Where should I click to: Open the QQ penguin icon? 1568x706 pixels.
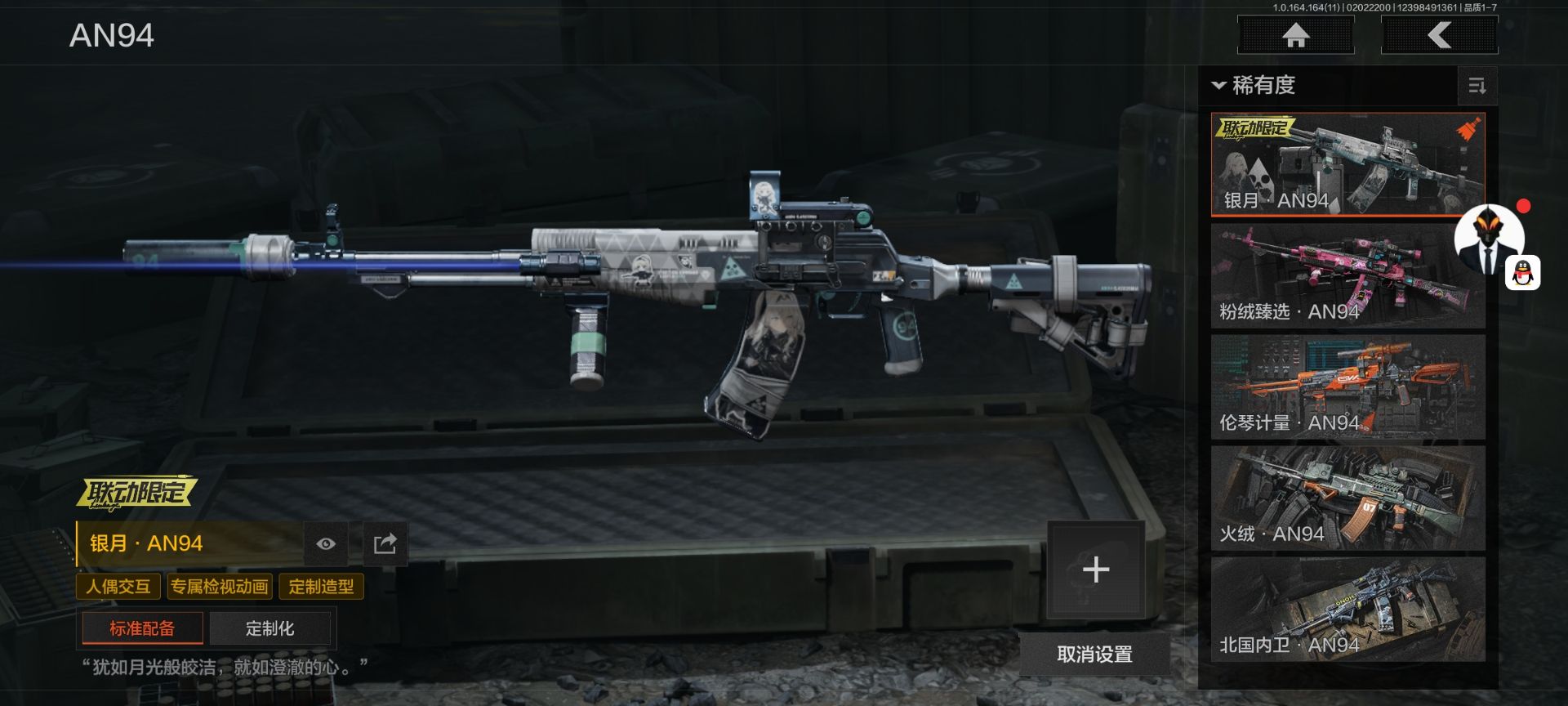tap(1523, 273)
